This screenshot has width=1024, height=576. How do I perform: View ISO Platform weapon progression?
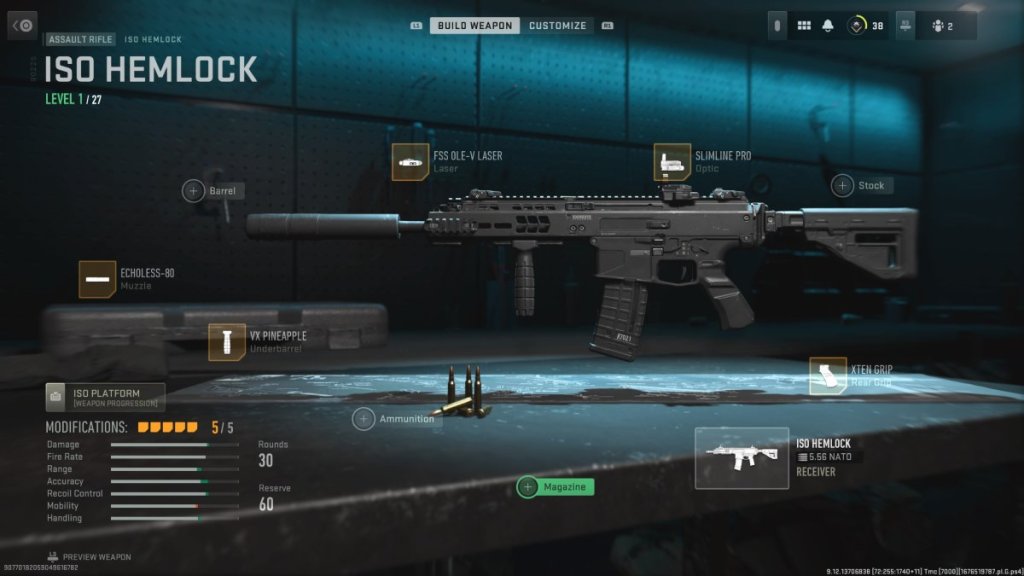click(x=105, y=397)
